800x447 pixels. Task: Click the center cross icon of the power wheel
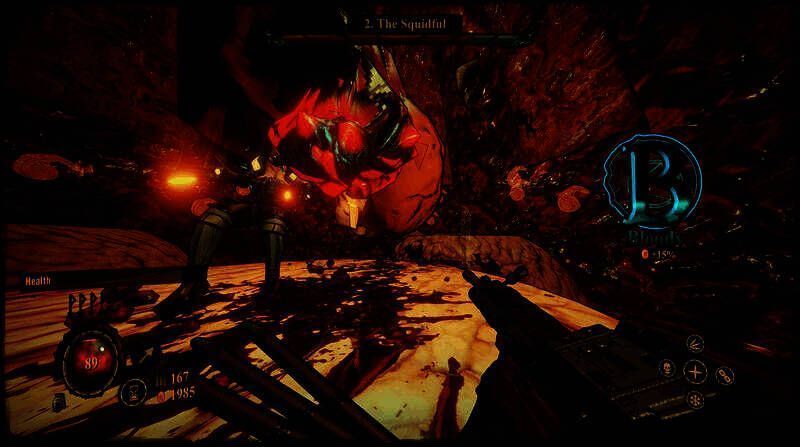[x=695, y=372]
